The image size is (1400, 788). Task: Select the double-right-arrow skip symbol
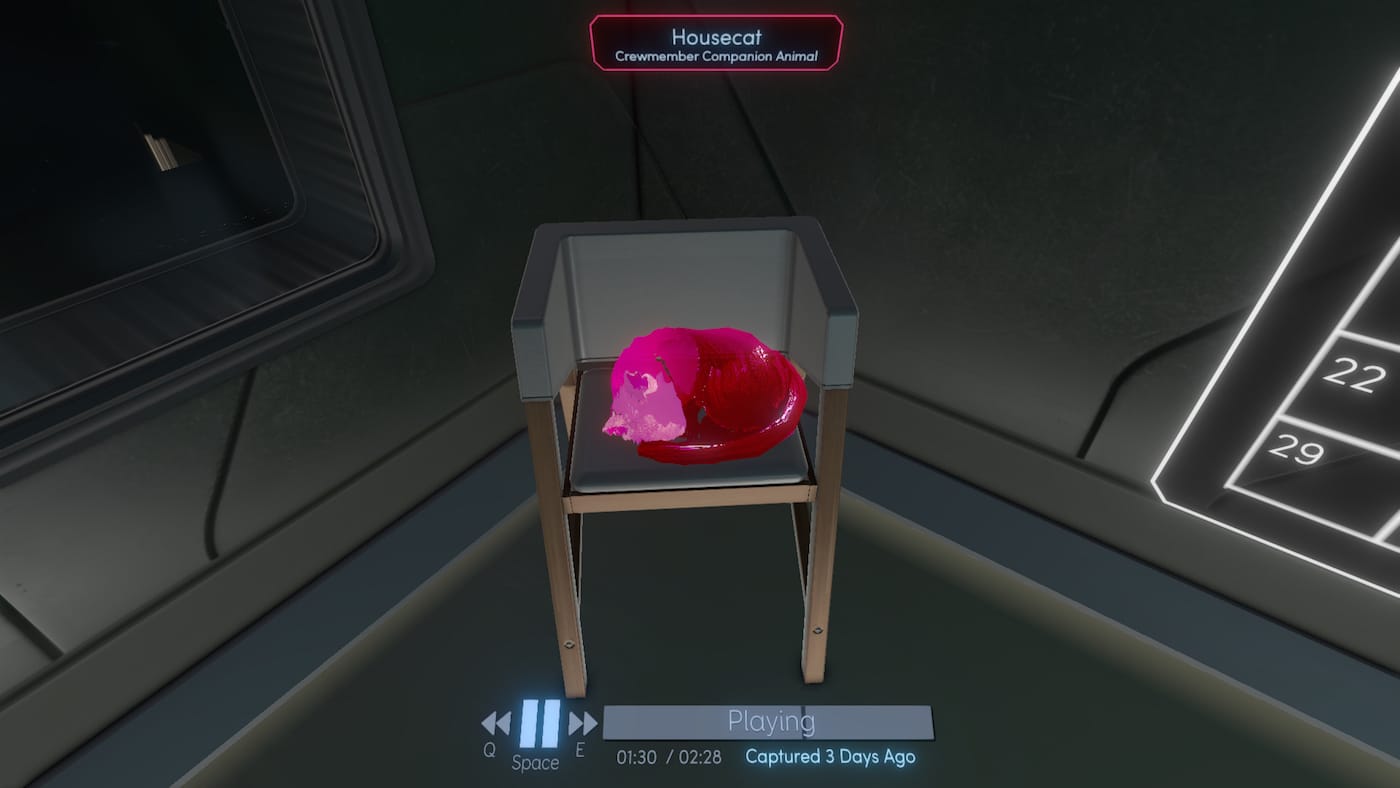tap(580, 721)
